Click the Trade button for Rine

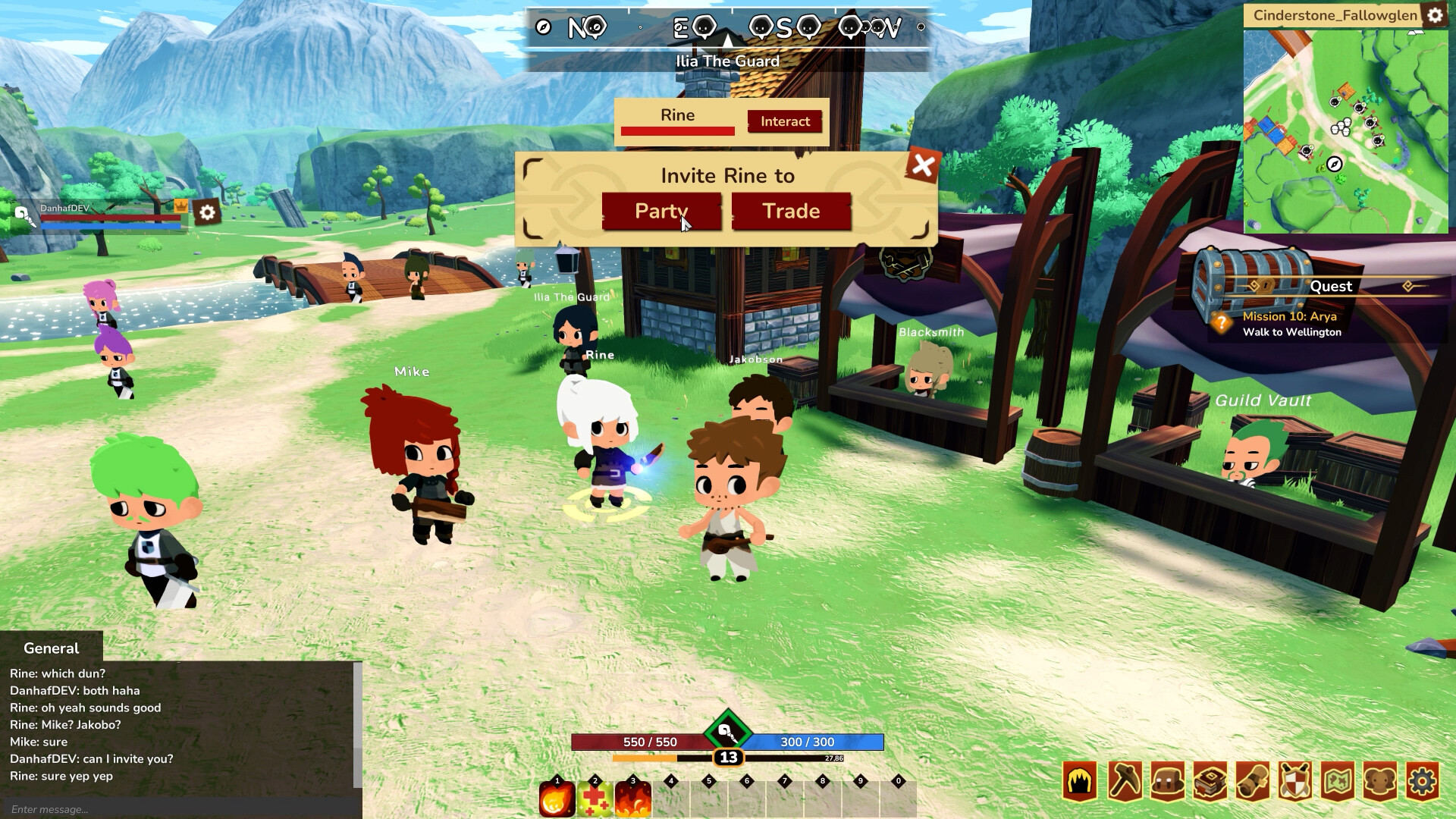coord(791,212)
